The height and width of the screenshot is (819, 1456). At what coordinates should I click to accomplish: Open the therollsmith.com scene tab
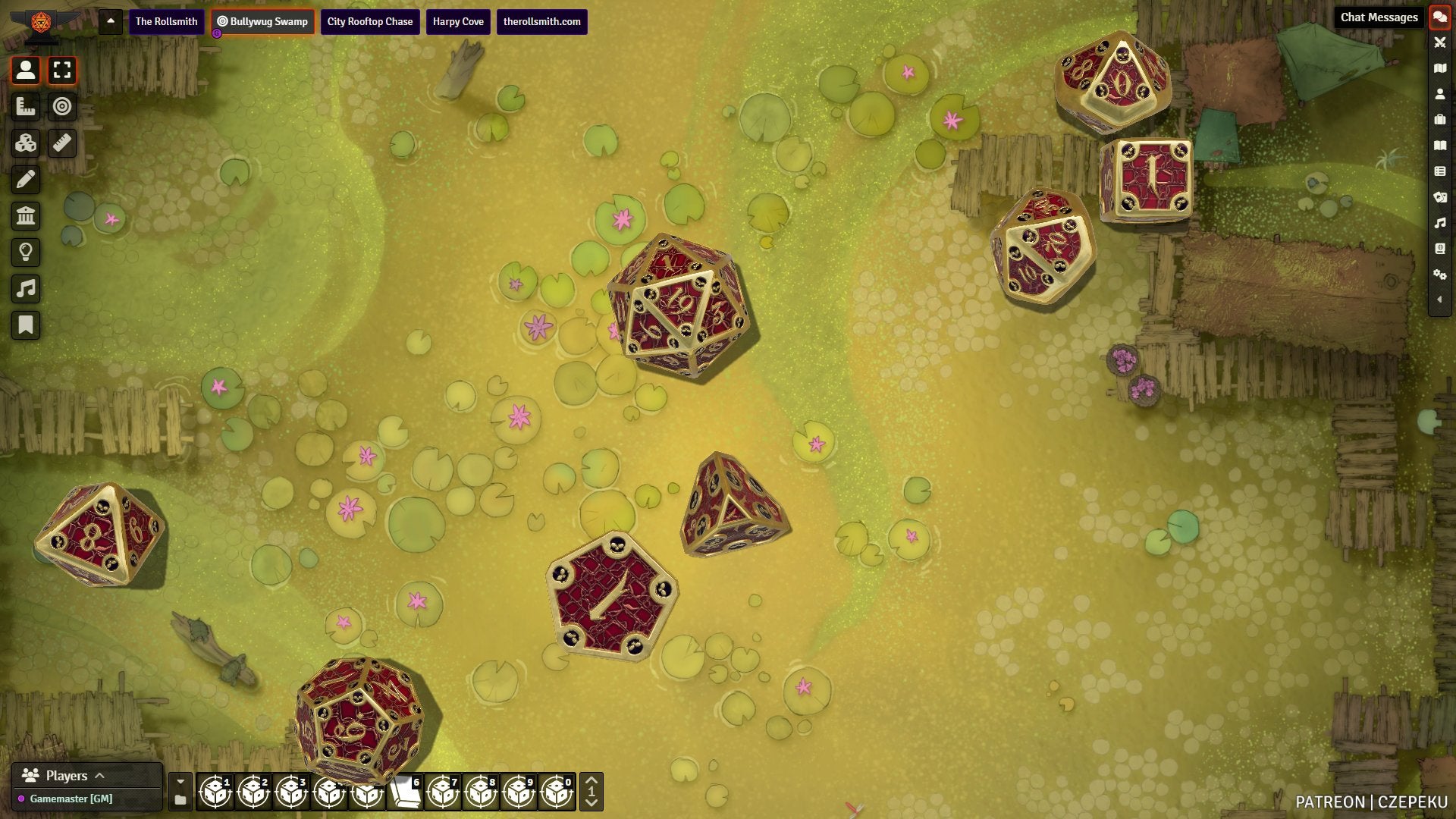(x=541, y=21)
